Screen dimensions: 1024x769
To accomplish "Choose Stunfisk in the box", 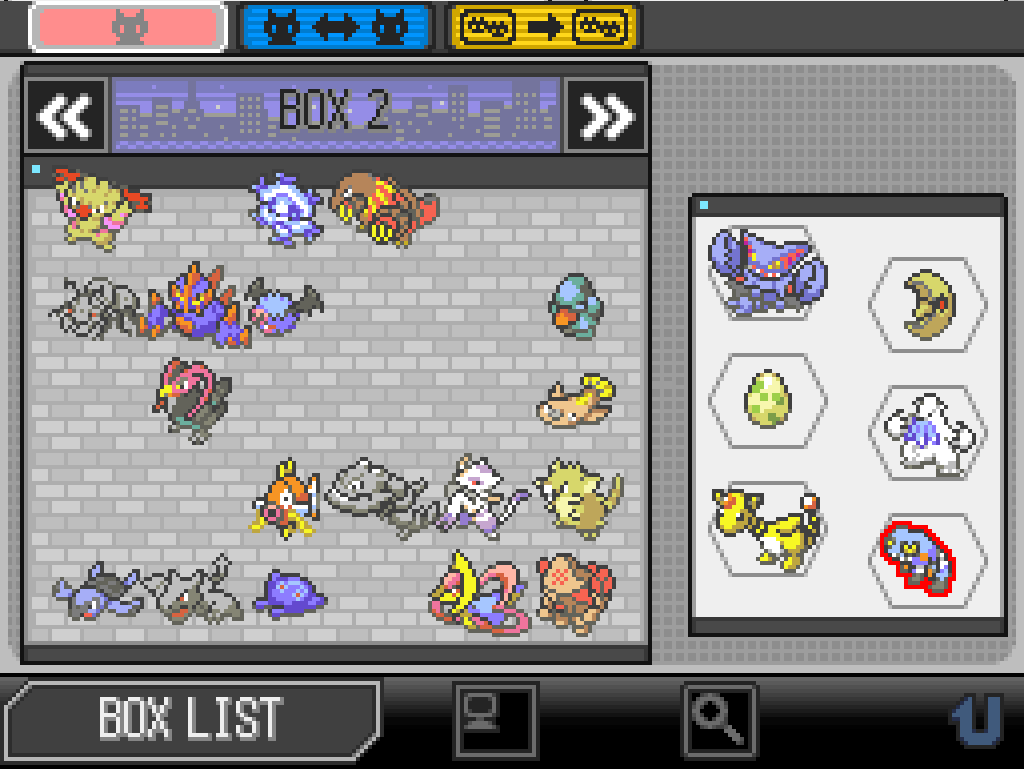I will tap(577, 400).
